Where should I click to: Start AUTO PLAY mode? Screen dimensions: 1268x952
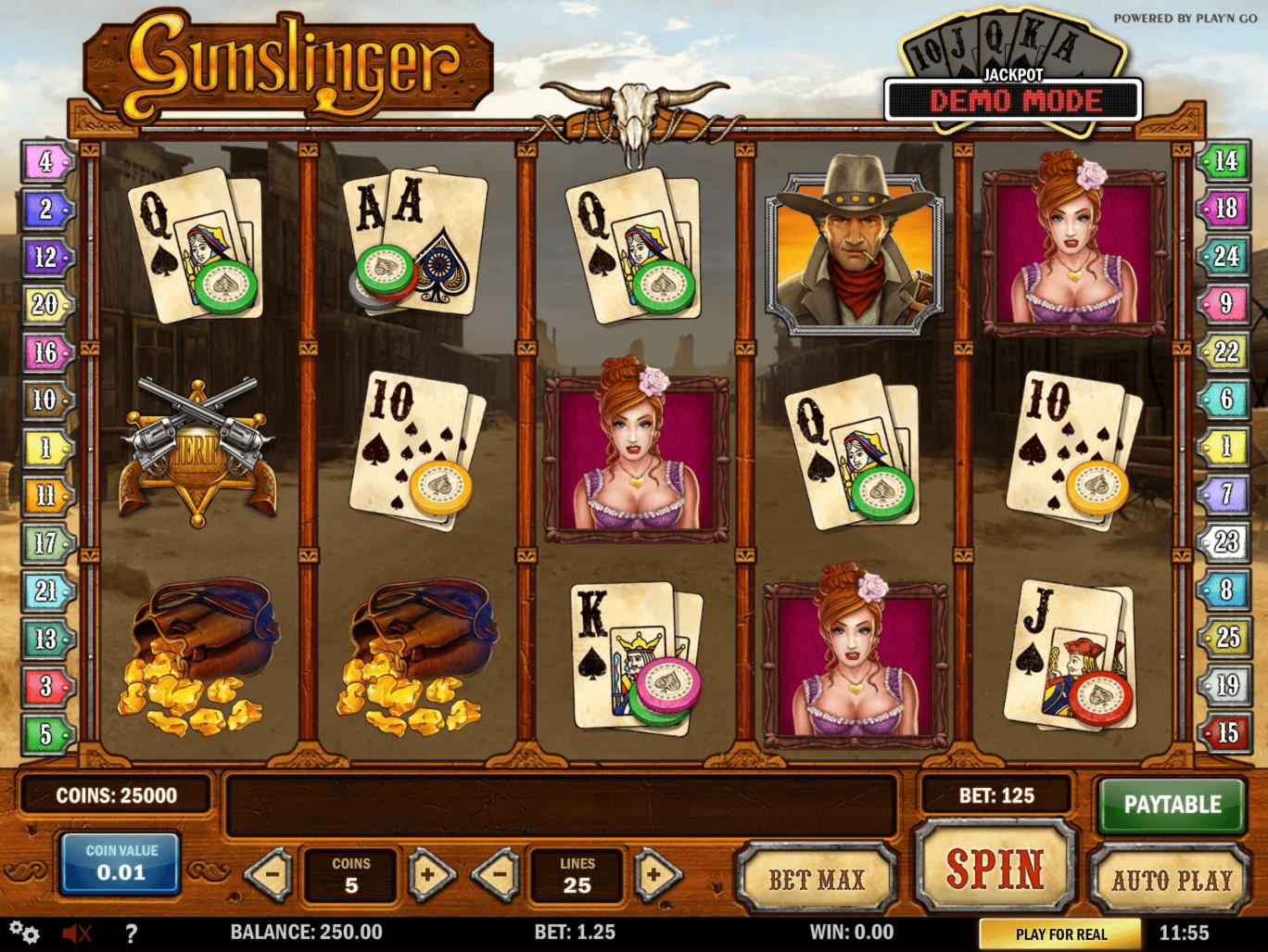click(1172, 878)
